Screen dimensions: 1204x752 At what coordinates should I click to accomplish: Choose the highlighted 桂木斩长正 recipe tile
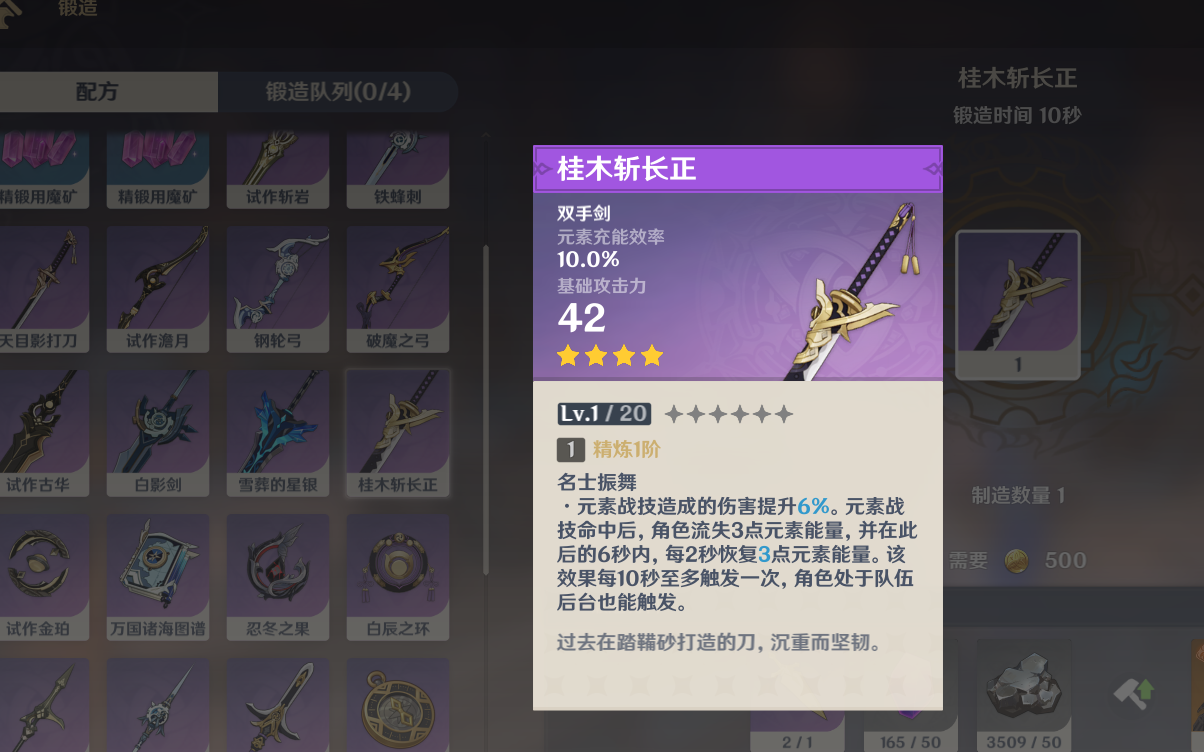click(x=397, y=432)
